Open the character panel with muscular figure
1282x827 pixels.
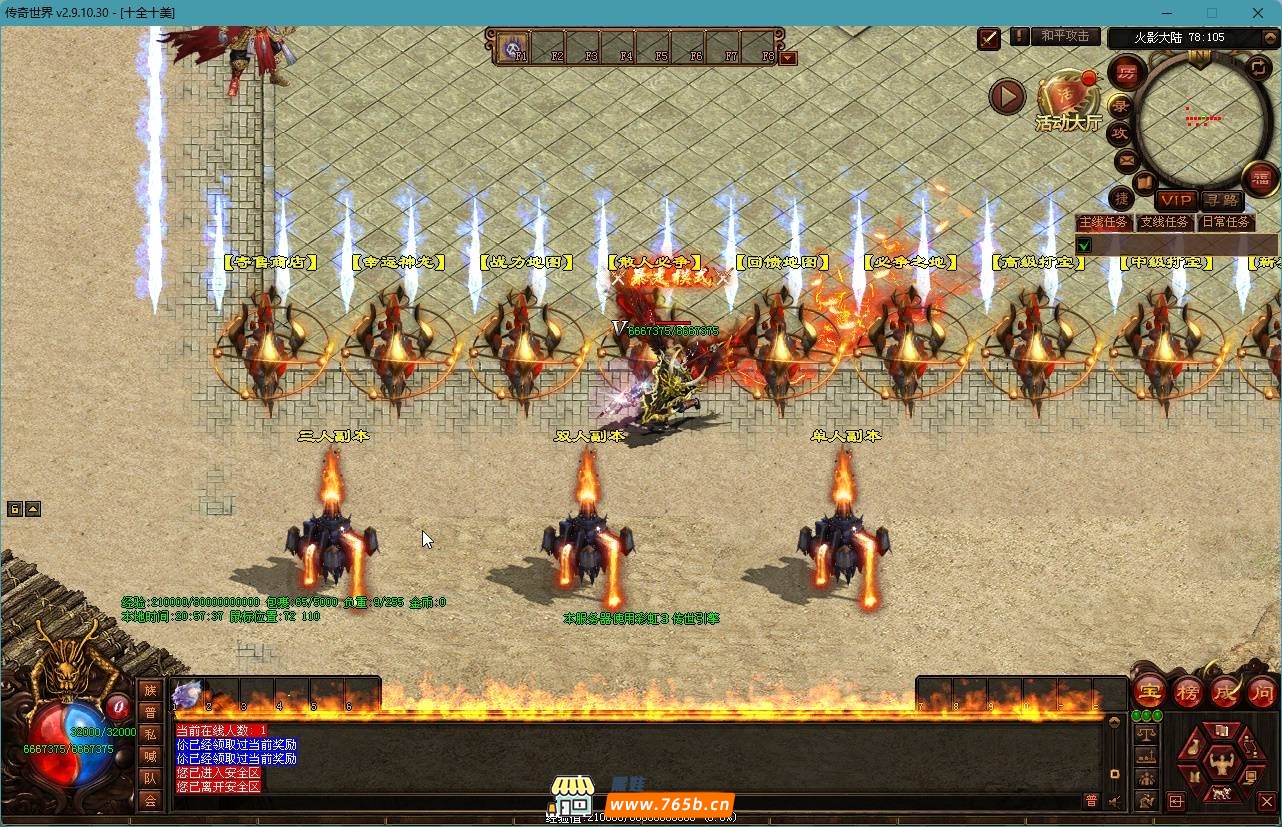1220,764
